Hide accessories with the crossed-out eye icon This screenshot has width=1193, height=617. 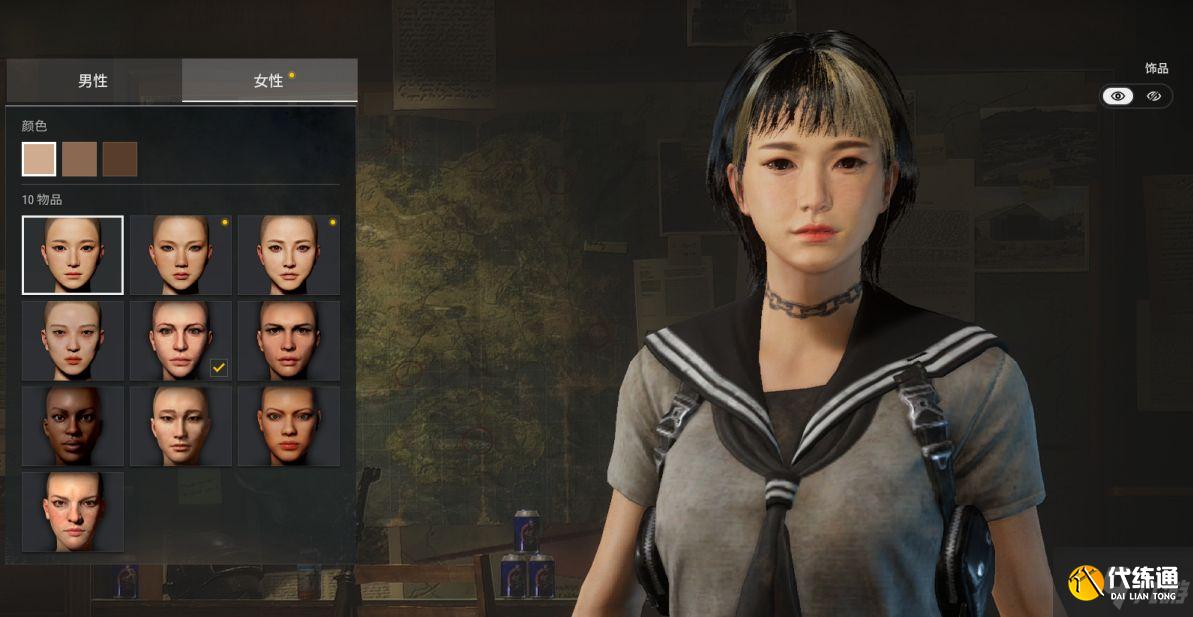click(1154, 96)
